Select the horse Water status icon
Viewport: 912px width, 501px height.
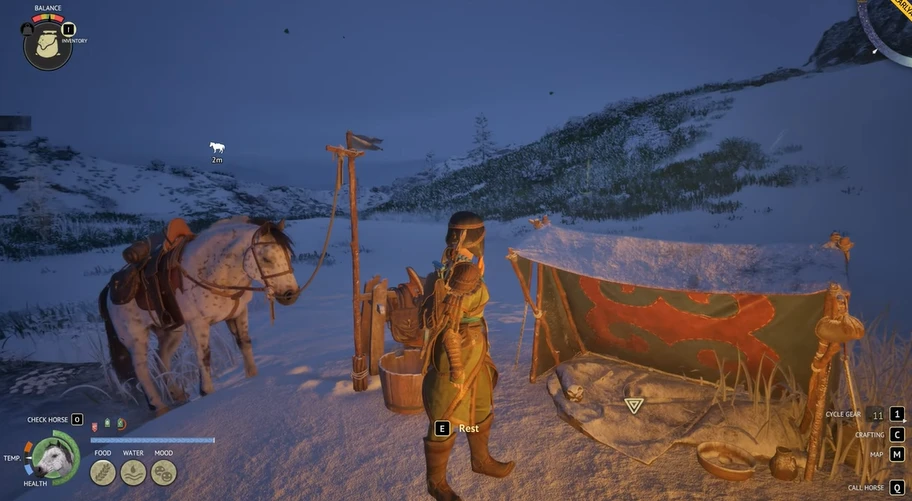[133, 472]
